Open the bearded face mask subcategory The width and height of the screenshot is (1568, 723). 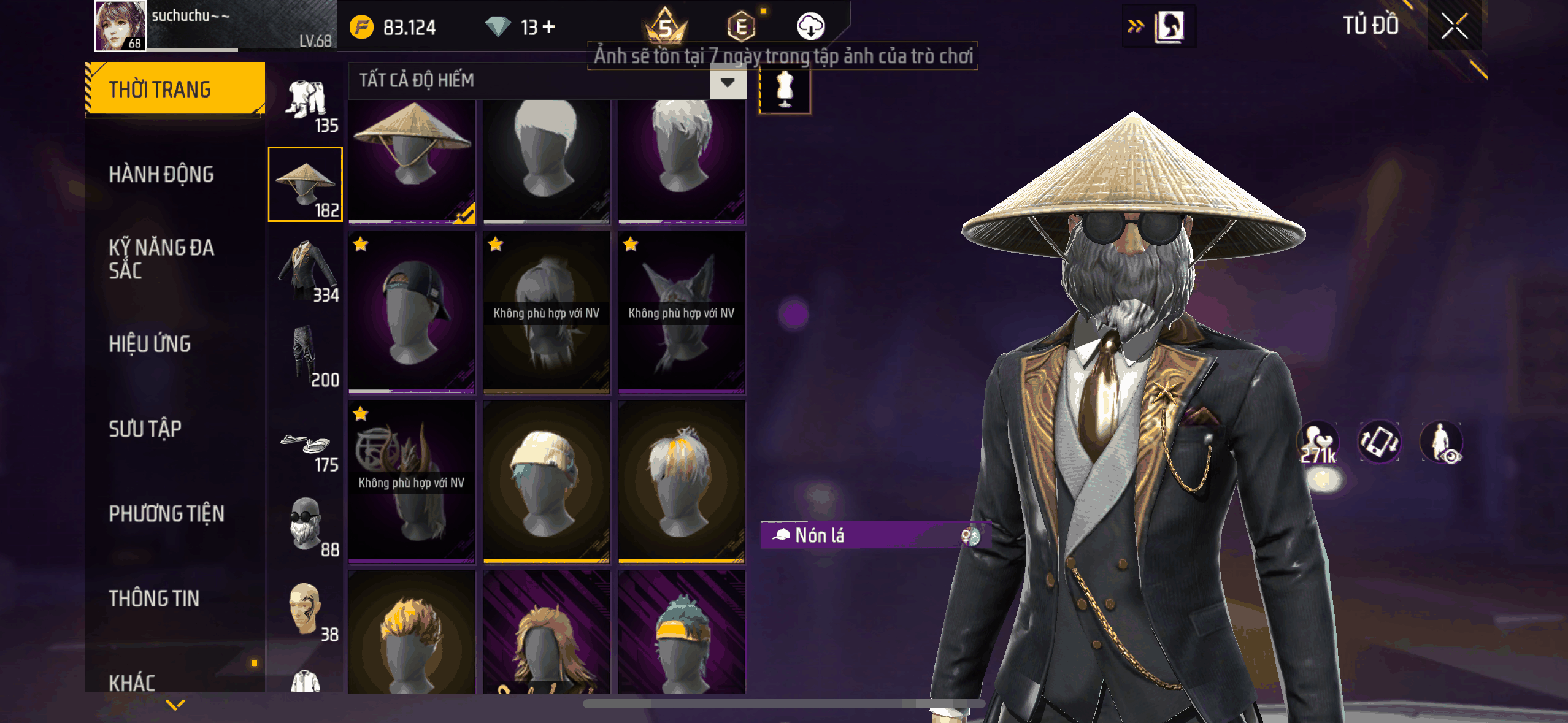[x=306, y=526]
